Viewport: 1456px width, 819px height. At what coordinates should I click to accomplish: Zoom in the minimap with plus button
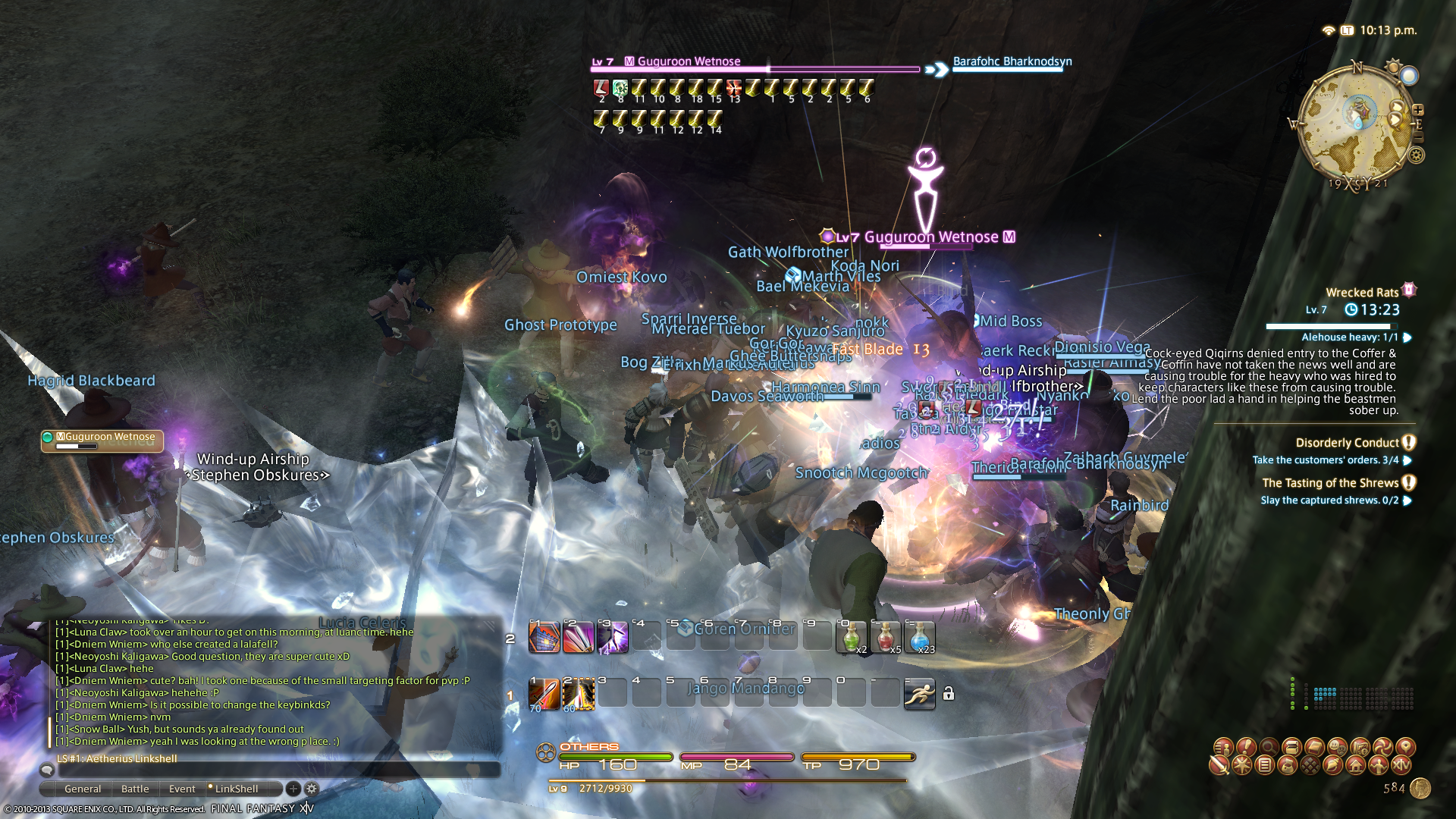coord(1418,110)
